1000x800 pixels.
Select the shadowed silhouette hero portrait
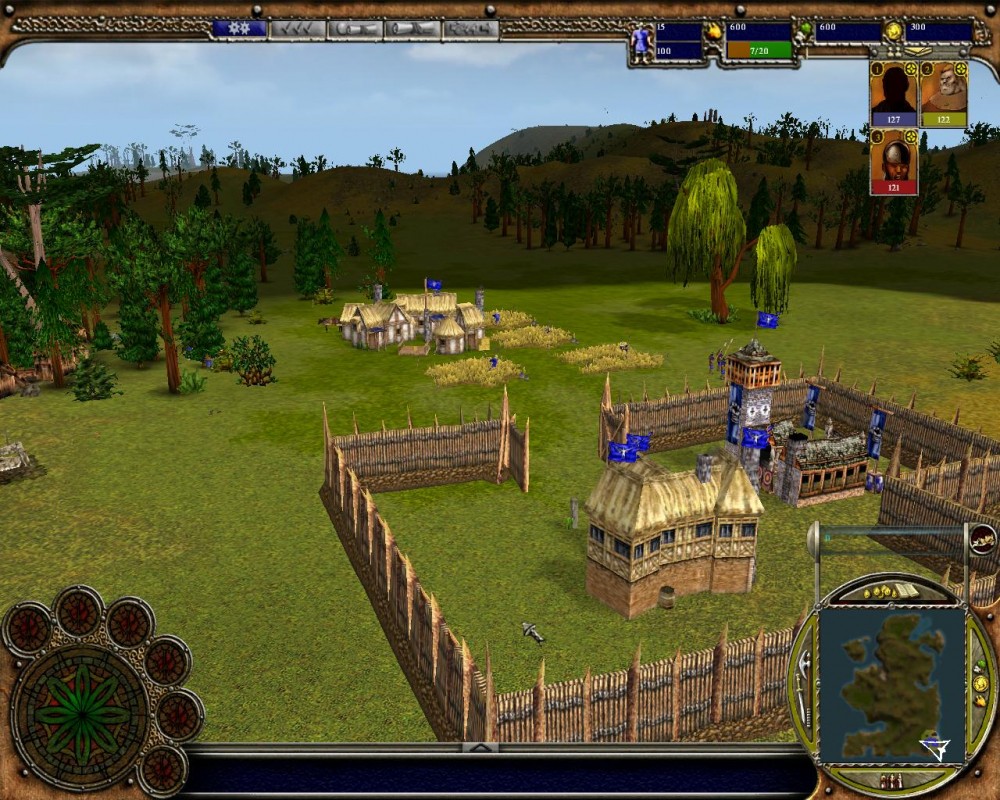(x=893, y=92)
